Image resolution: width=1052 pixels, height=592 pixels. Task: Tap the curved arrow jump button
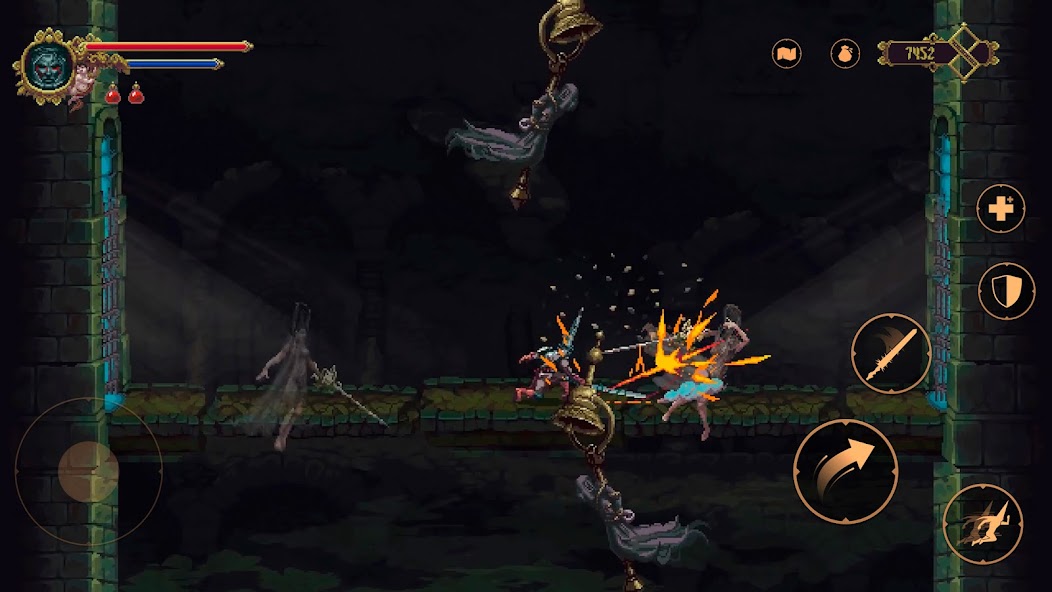(846, 471)
